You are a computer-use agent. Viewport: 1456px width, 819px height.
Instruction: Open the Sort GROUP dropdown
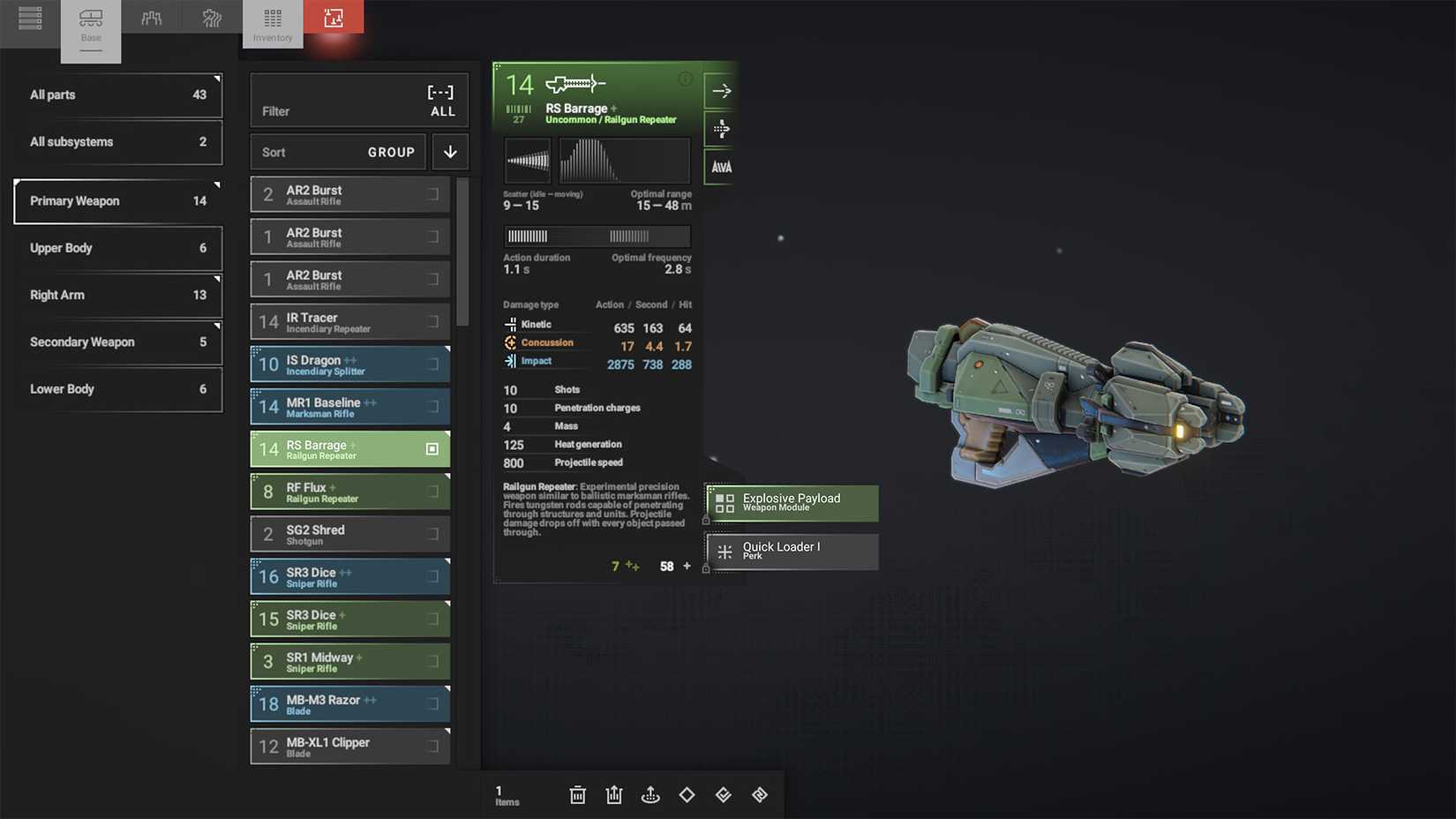click(338, 152)
